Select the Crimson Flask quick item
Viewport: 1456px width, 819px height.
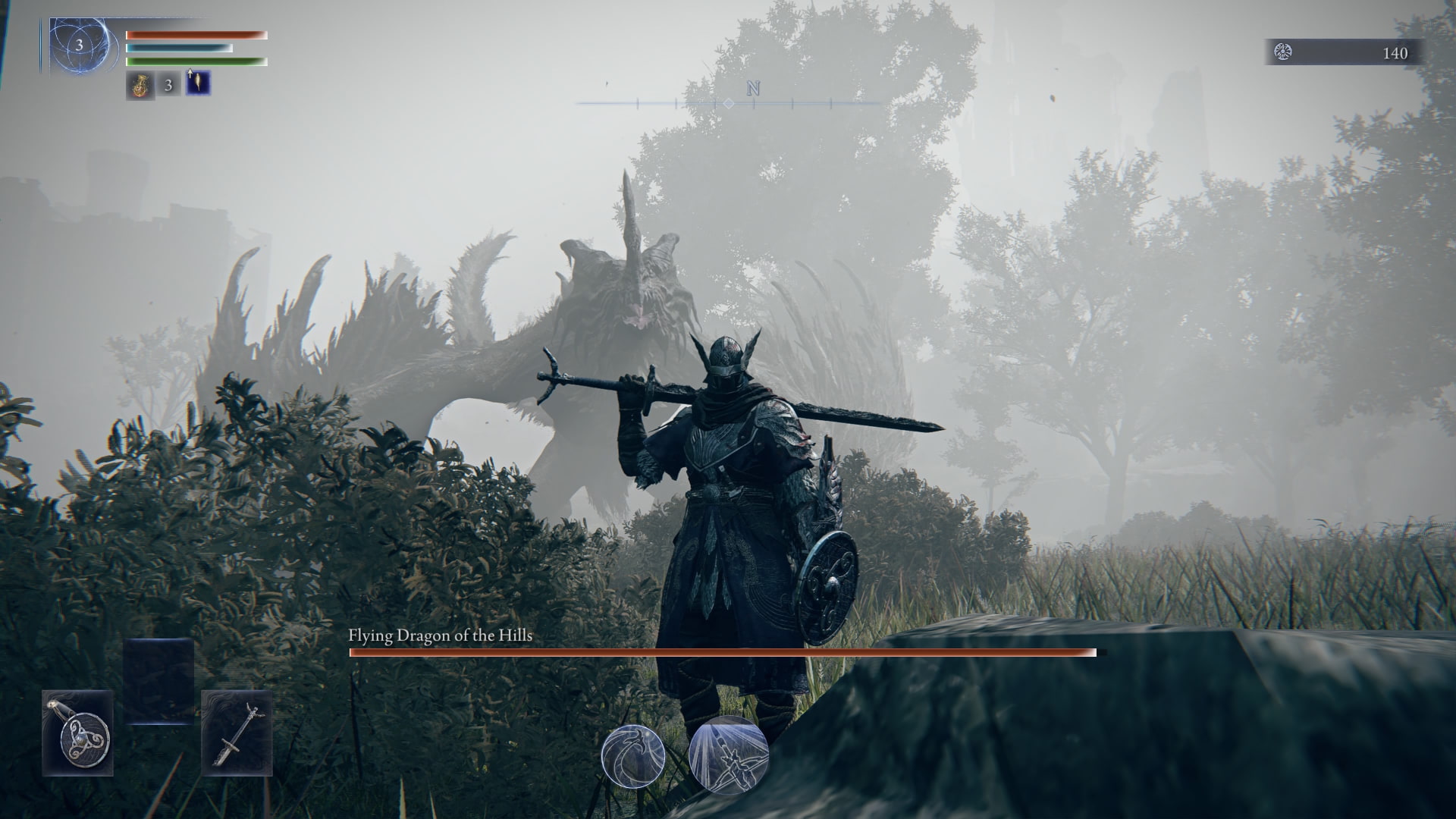tap(141, 83)
